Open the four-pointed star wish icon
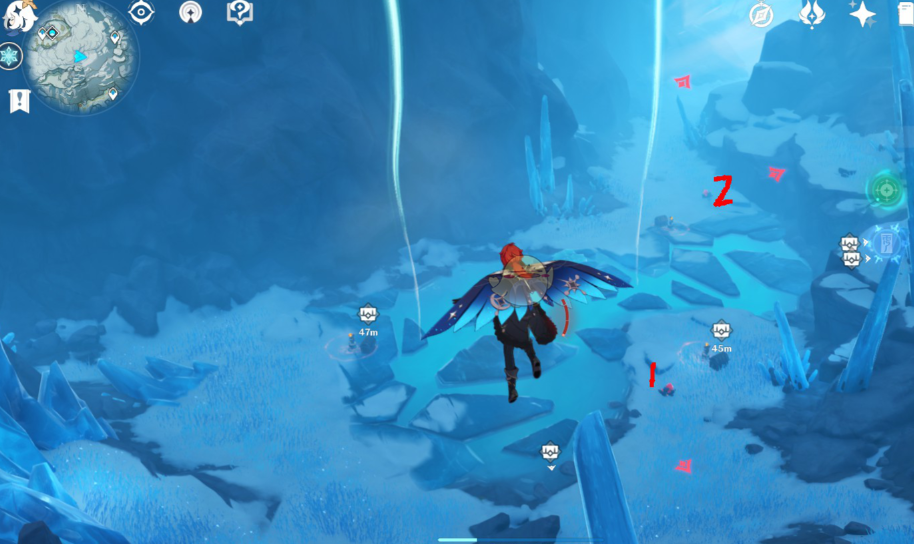The height and width of the screenshot is (544, 914). (862, 14)
